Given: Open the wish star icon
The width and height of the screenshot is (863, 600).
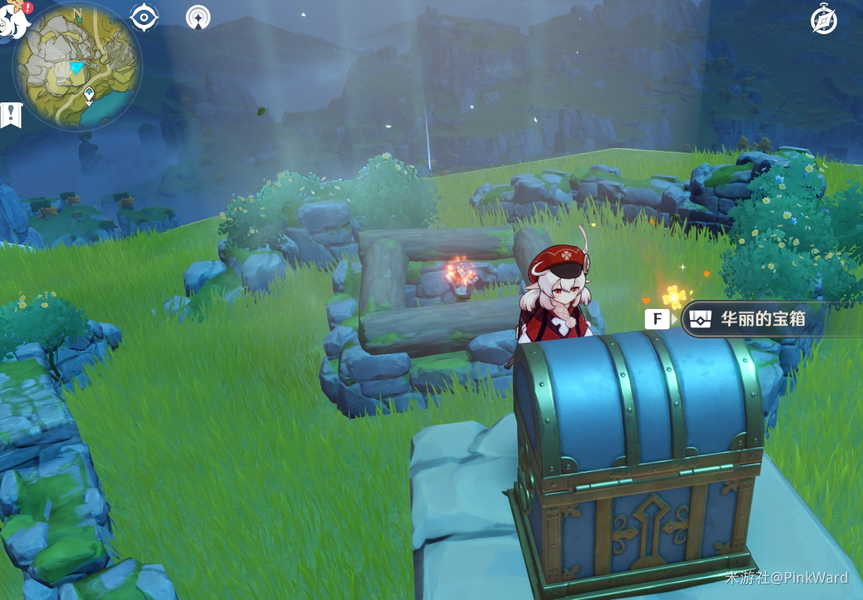Looking at the screenshot, I should [198, 17].
